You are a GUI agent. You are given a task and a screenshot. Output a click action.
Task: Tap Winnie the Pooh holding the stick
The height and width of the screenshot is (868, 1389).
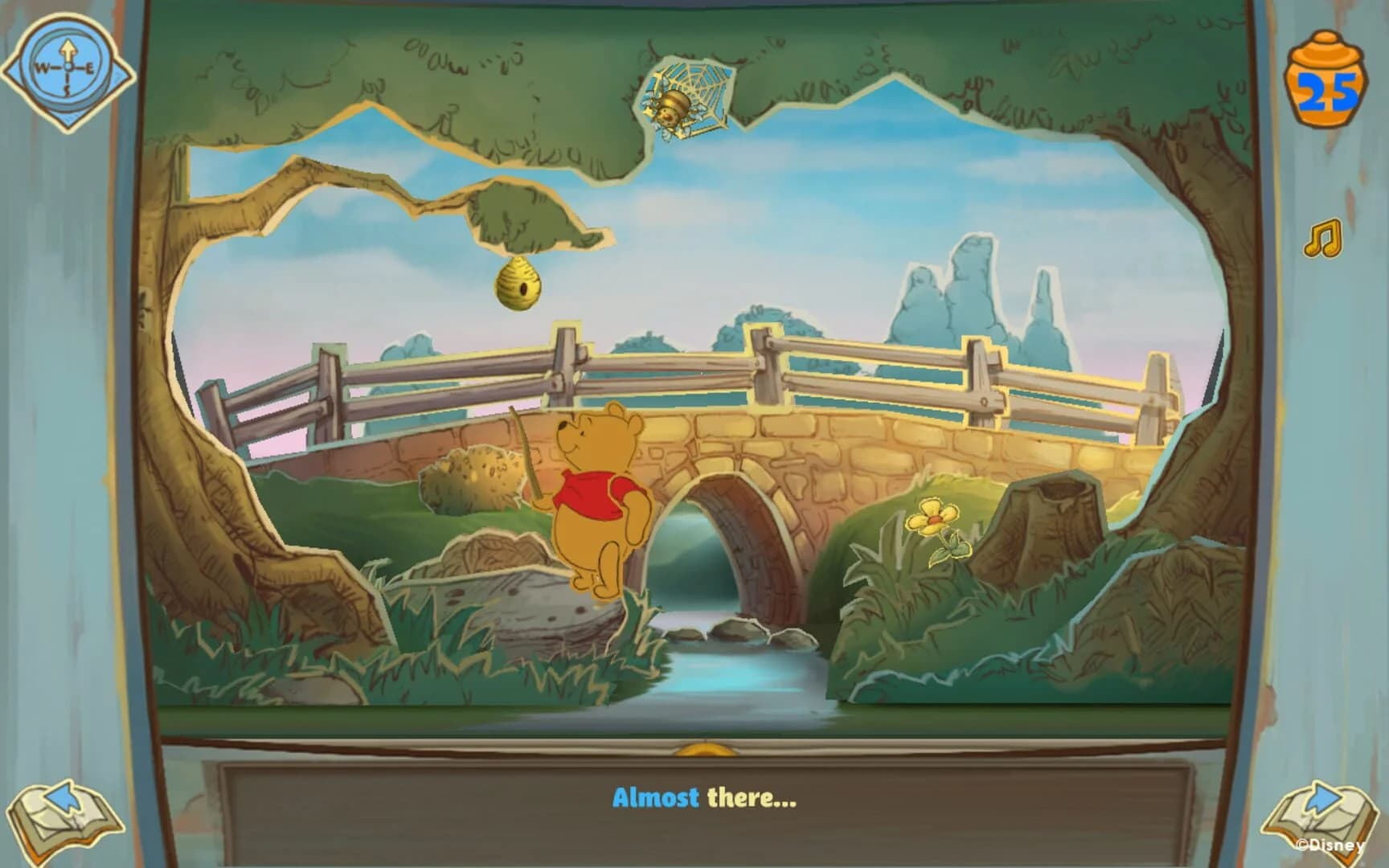point(599,498)
